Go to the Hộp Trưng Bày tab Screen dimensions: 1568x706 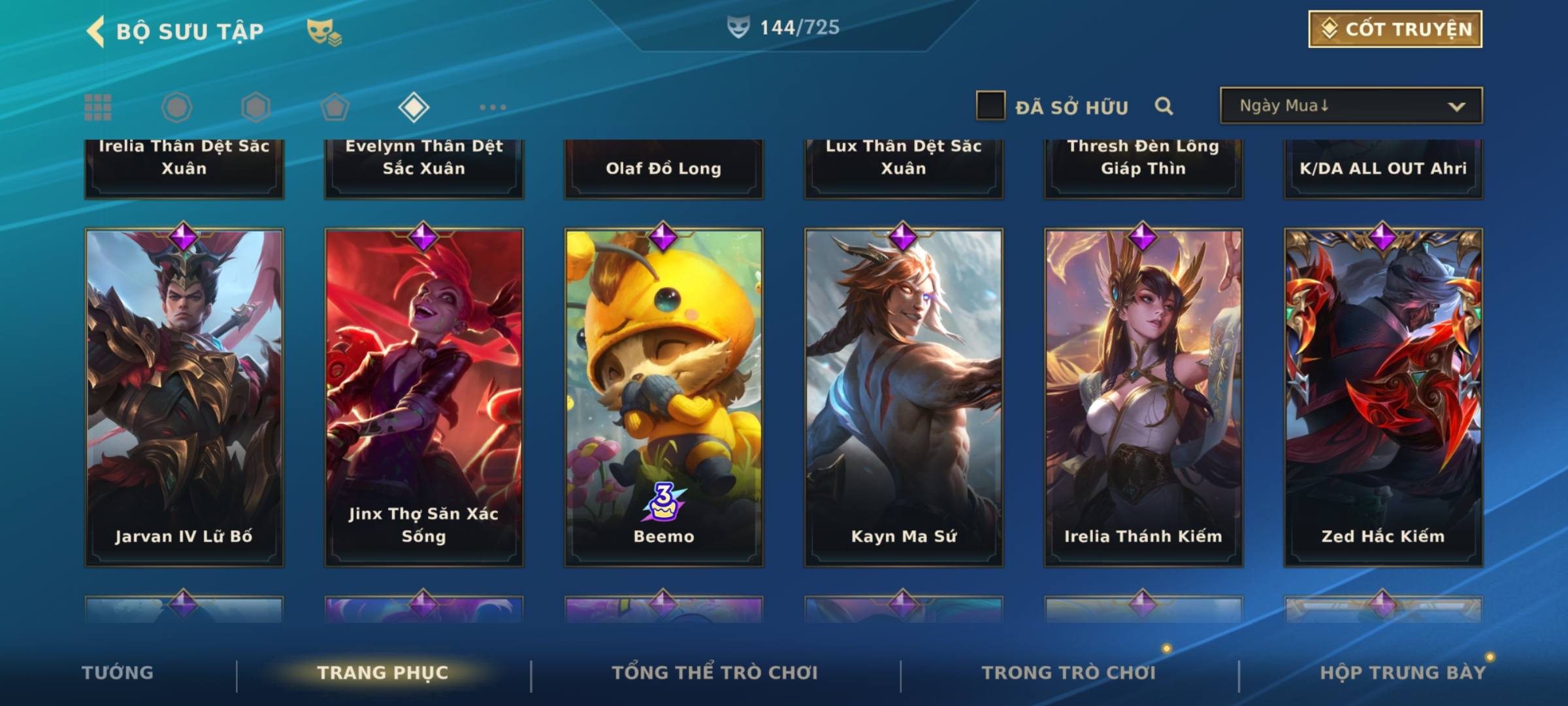point(1403,673)
